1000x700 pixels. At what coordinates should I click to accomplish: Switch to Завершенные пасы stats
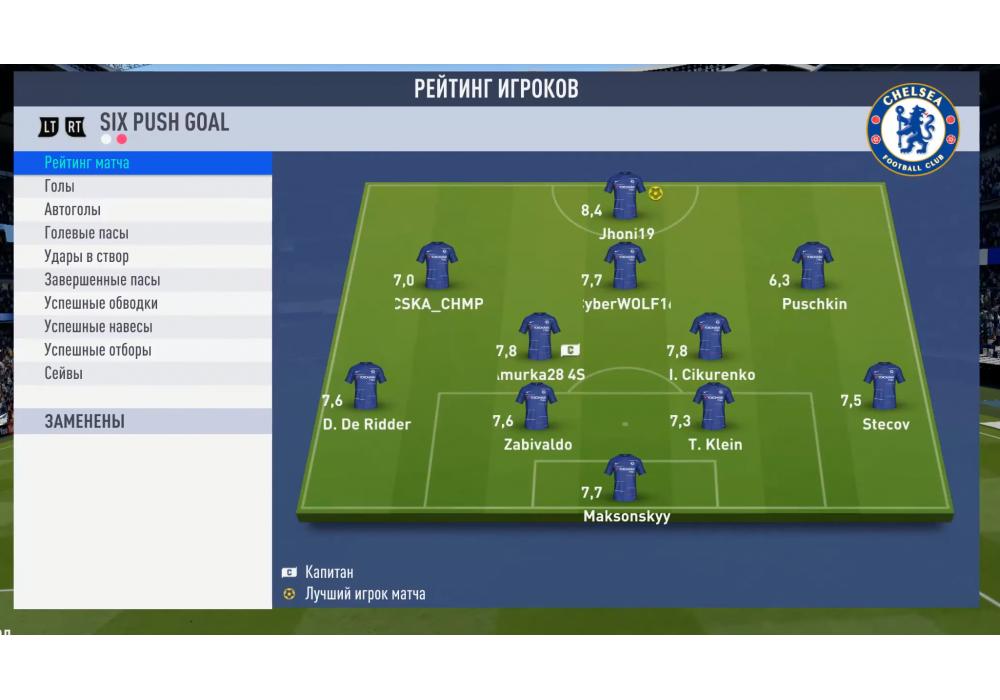tap(142, 280)
